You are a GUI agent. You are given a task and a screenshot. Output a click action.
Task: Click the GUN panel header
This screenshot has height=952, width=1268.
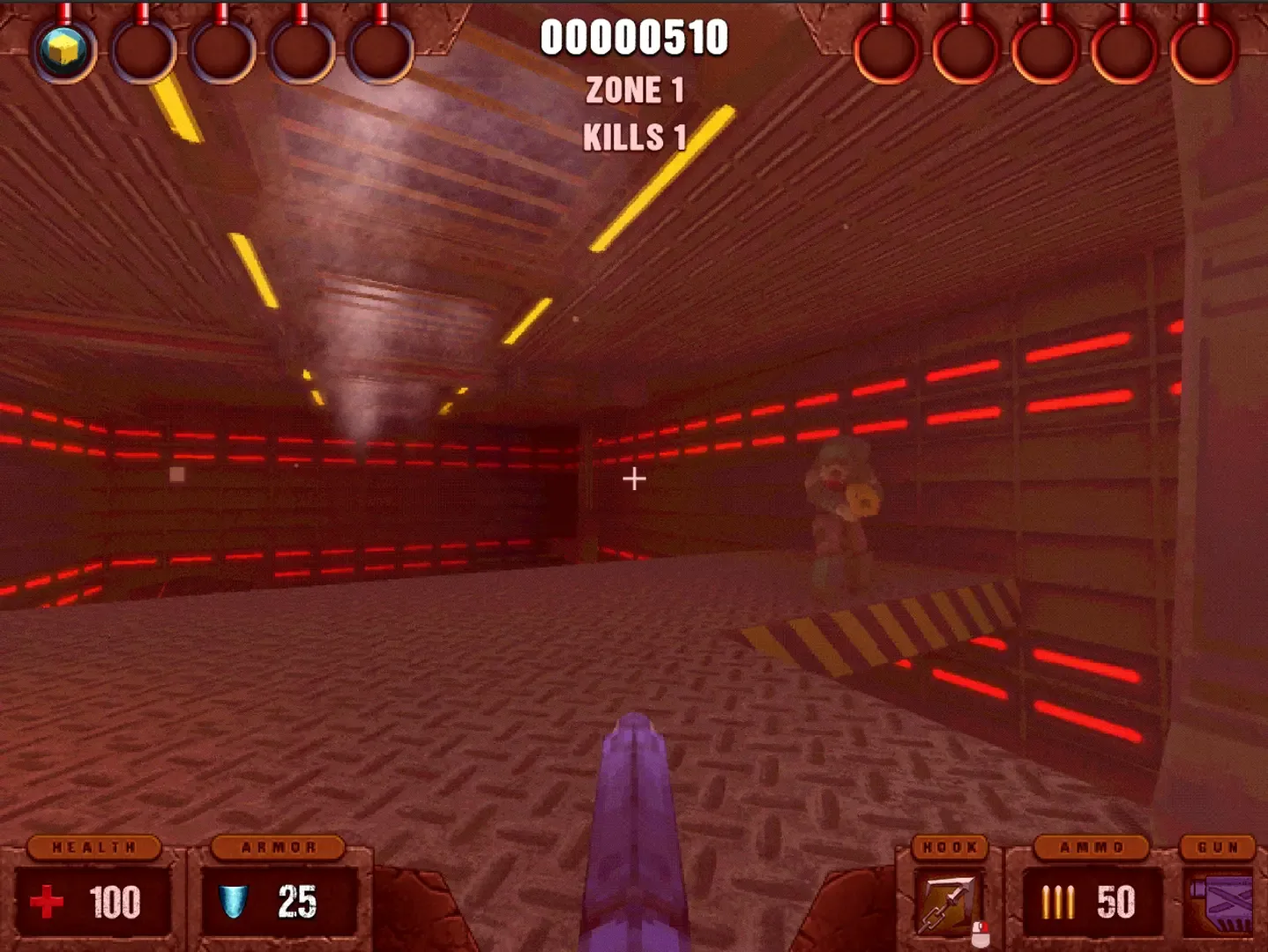click(1218, 846)
